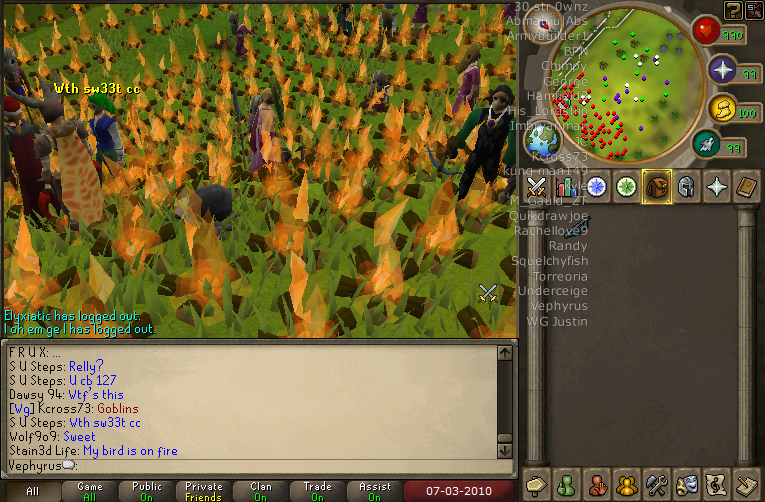Open the green friends list tab

tap(567, 483)
